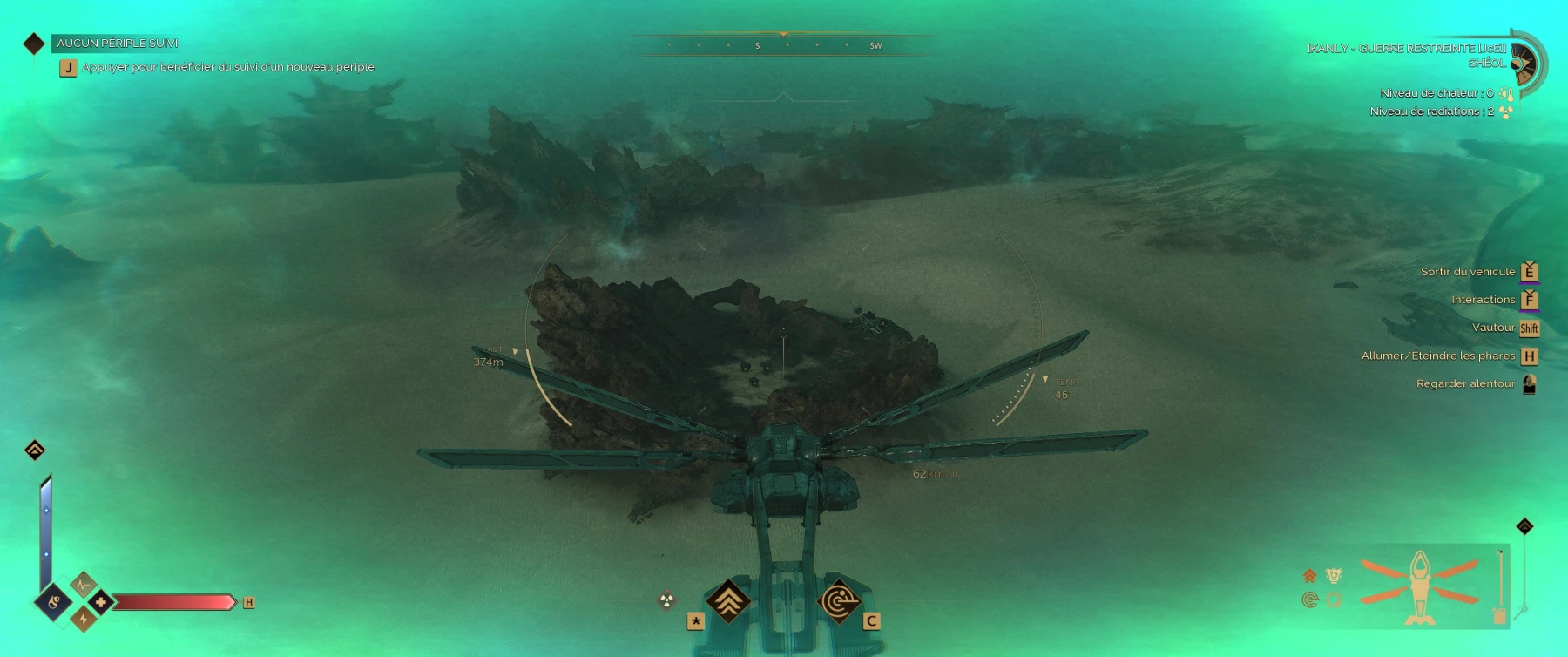Click the compass heading strip
The width and height of the screenshot is (1568, 657).
tap(782, 45)
